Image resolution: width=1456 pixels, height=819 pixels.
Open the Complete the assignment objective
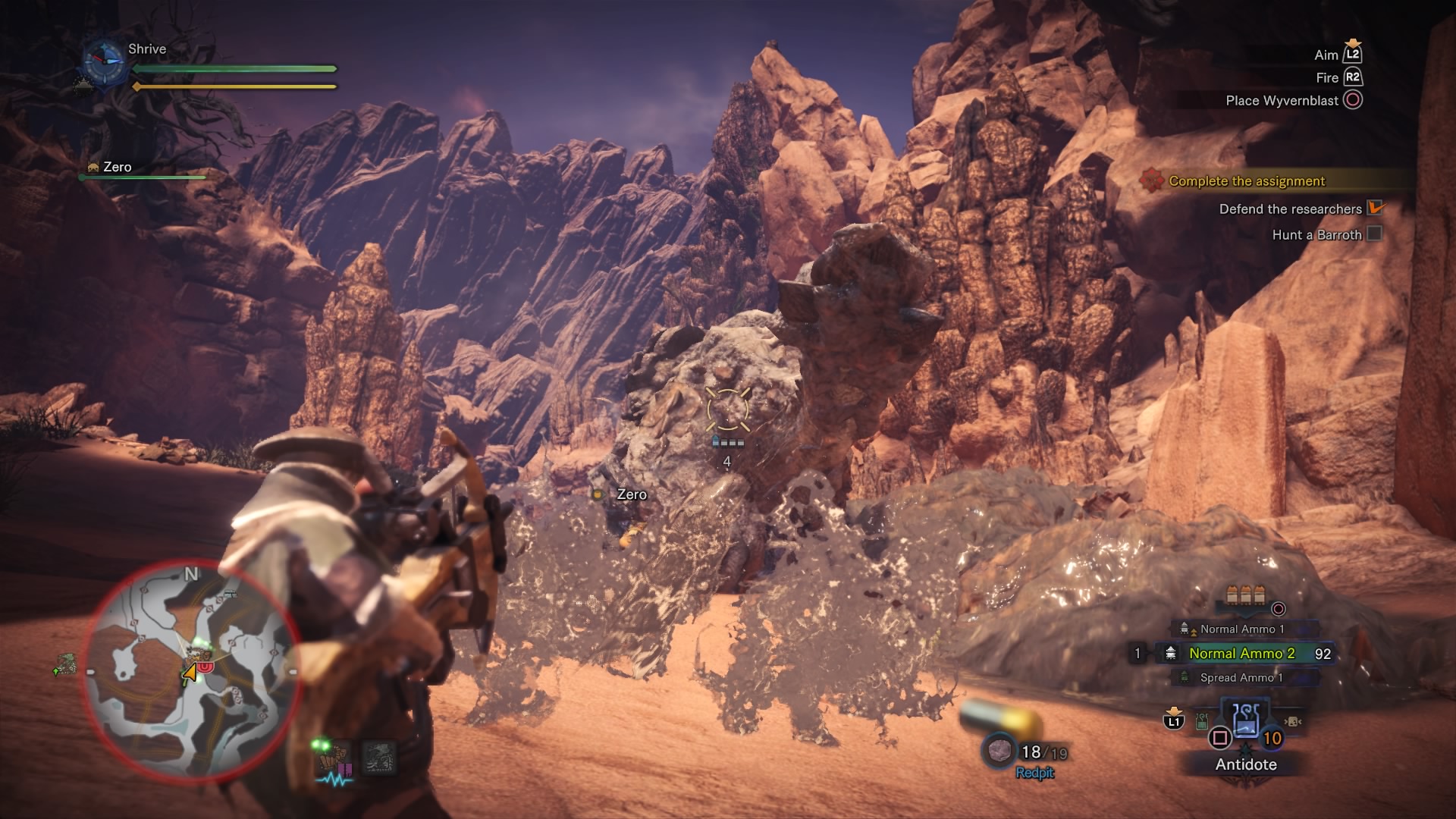(x=1246, y=180)
